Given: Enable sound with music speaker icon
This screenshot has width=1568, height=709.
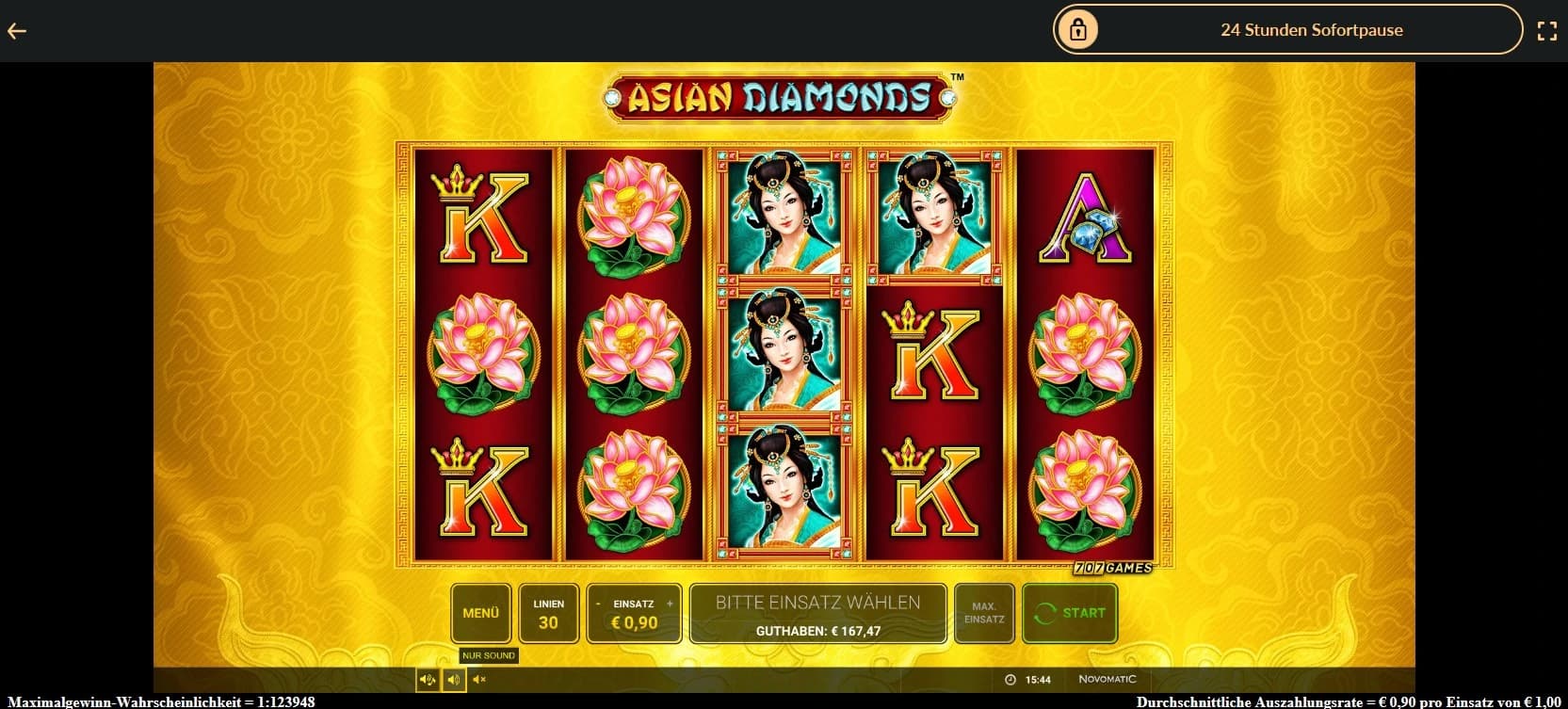Looking at the screenshot, I should click(428, 679).
